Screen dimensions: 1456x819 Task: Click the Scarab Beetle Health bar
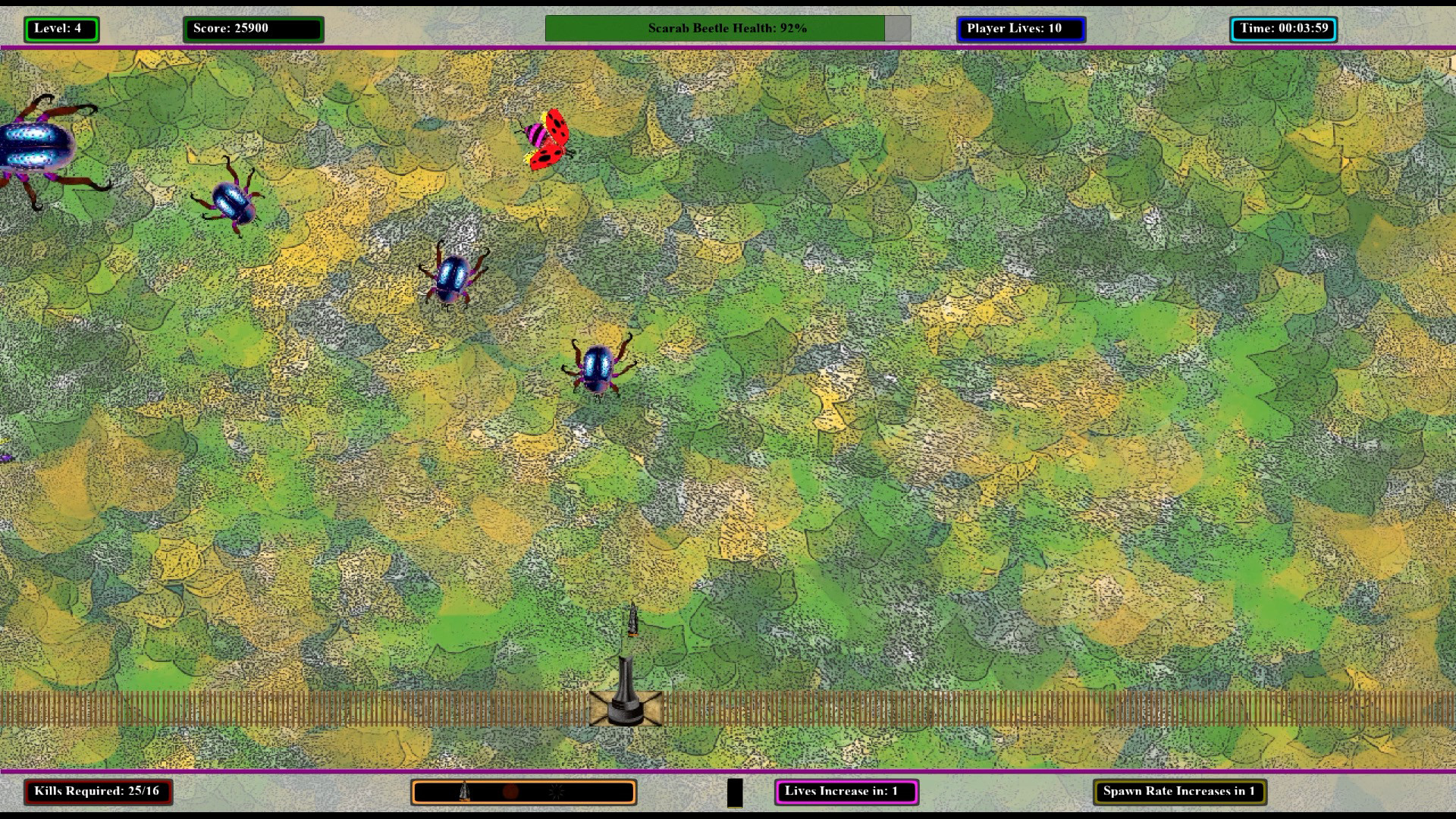[726, 28]
